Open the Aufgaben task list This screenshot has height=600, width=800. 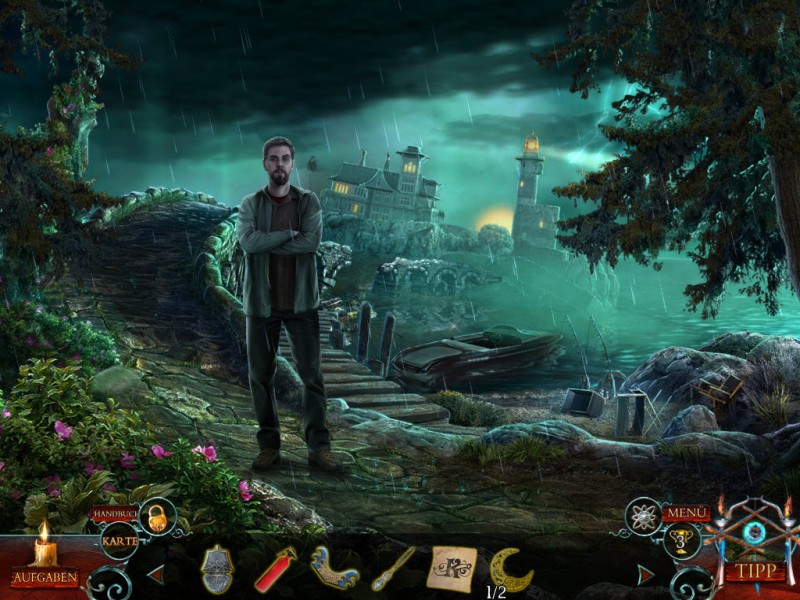coord(45,577)
